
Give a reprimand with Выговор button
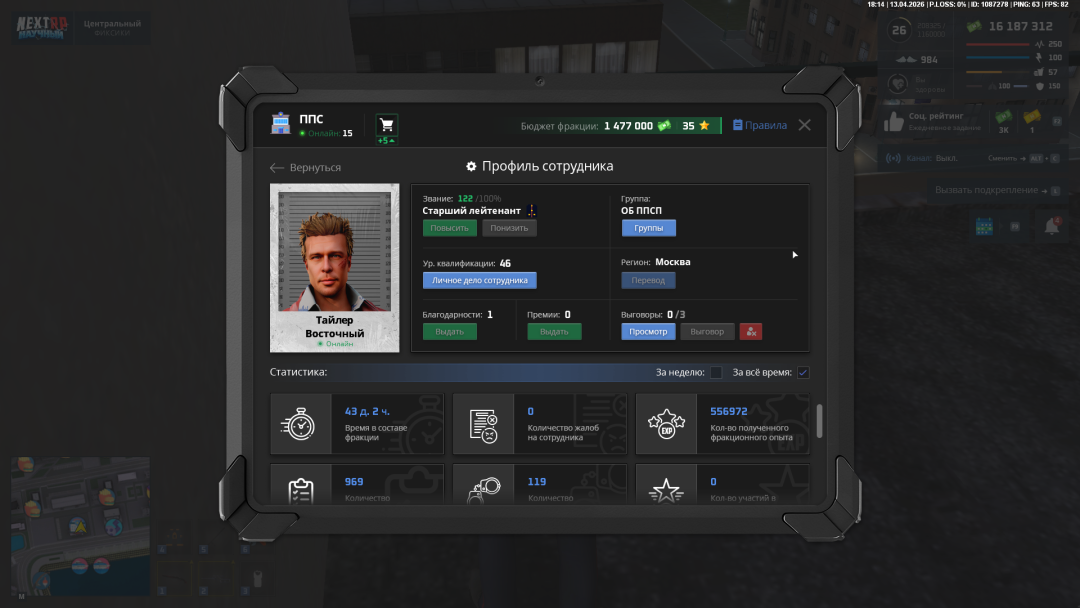click(707, 331)
